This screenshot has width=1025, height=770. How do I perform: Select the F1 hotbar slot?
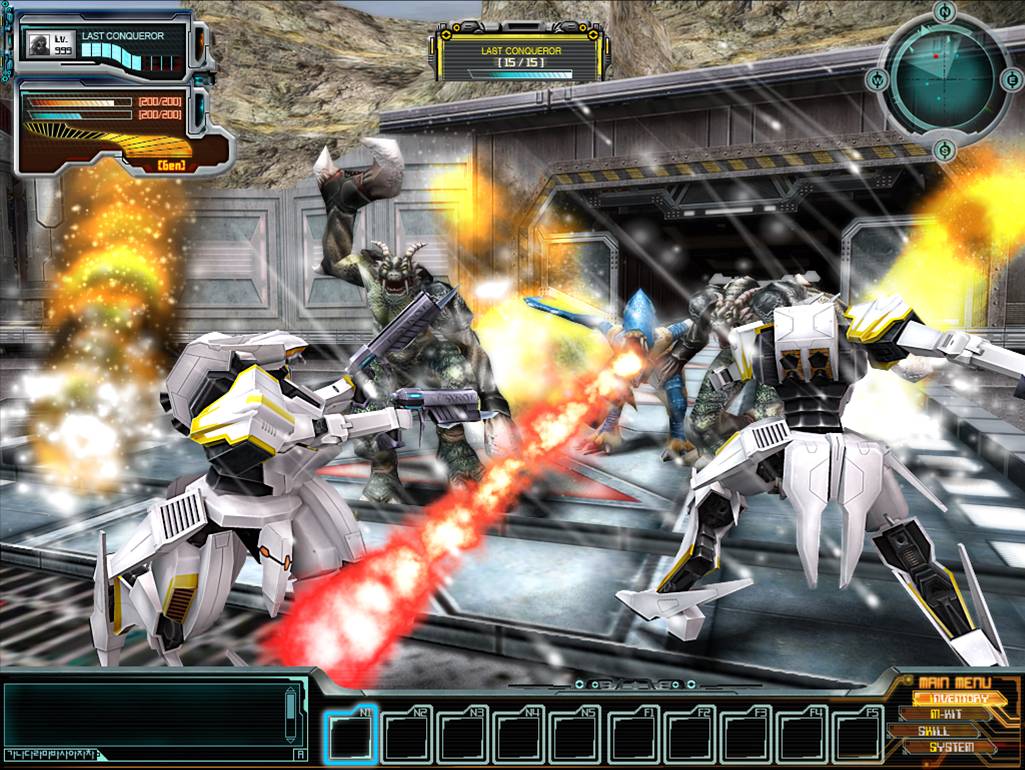coord(632,738)
